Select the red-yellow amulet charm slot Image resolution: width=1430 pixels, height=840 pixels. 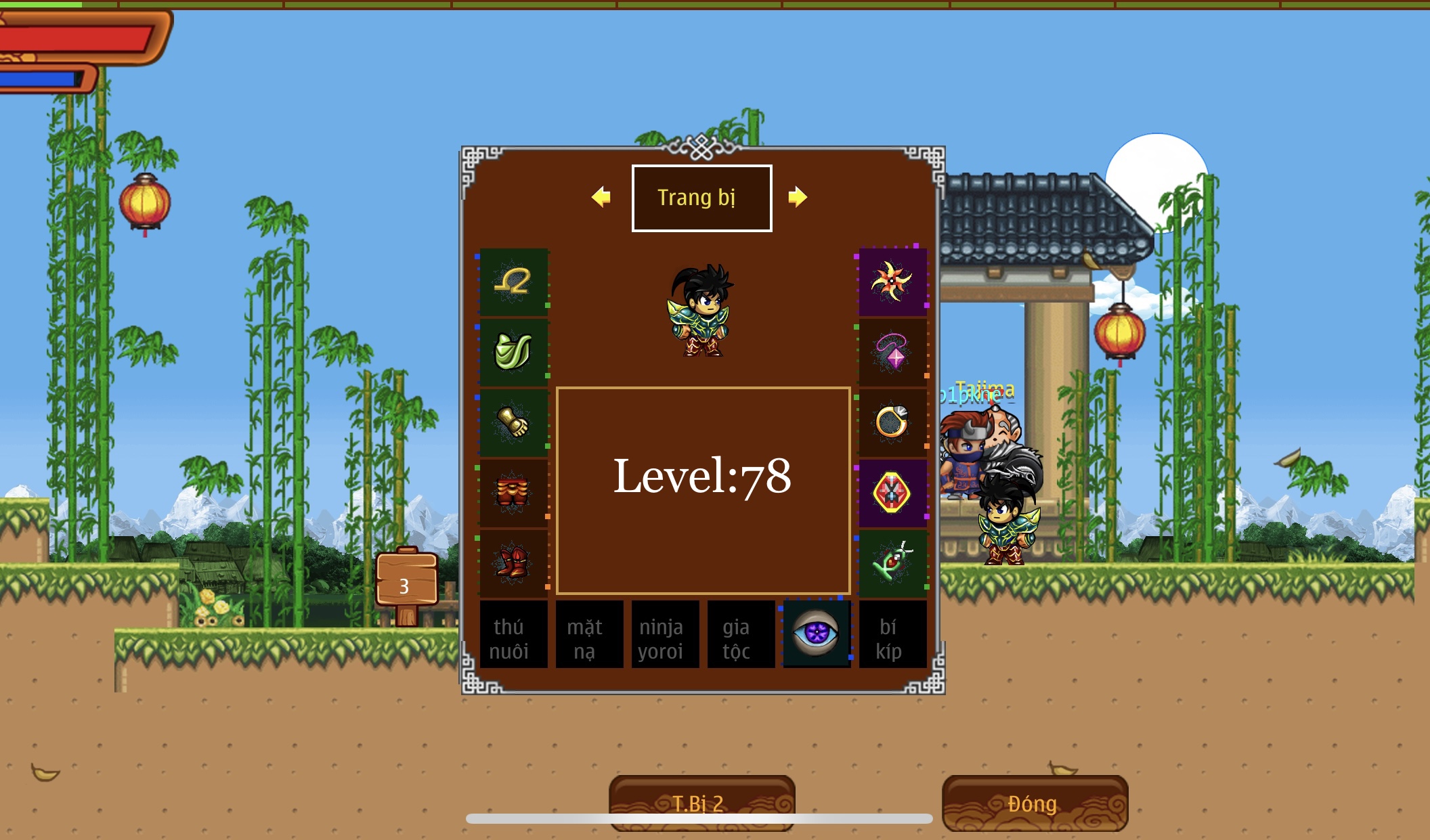click(892, 493)
